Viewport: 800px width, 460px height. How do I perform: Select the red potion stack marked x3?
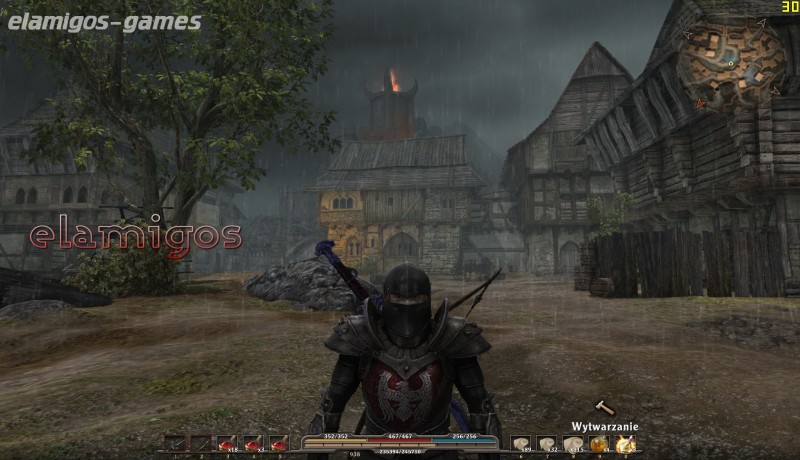(253, 444)
